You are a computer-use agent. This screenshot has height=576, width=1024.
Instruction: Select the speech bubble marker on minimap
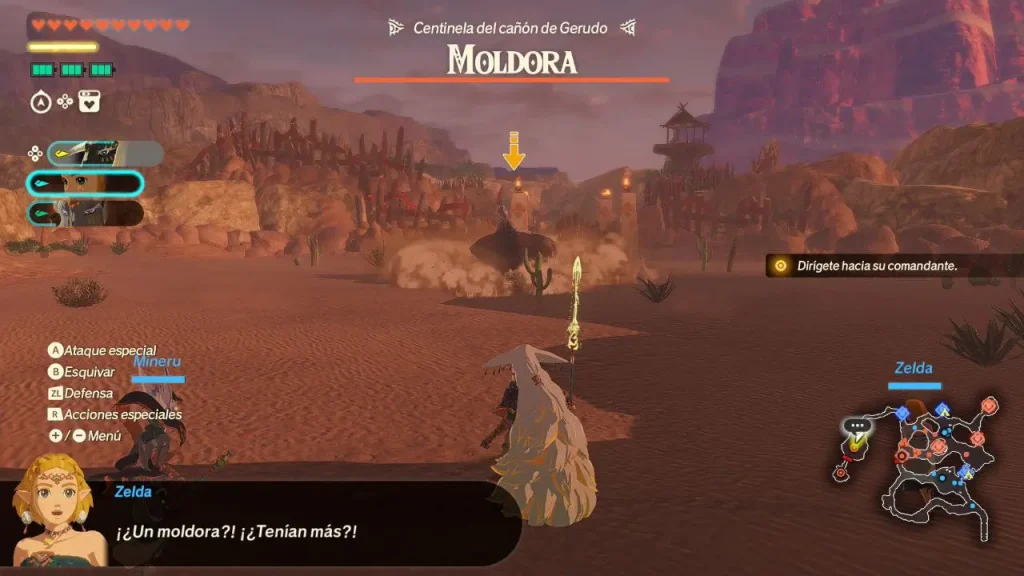[857, 425]
